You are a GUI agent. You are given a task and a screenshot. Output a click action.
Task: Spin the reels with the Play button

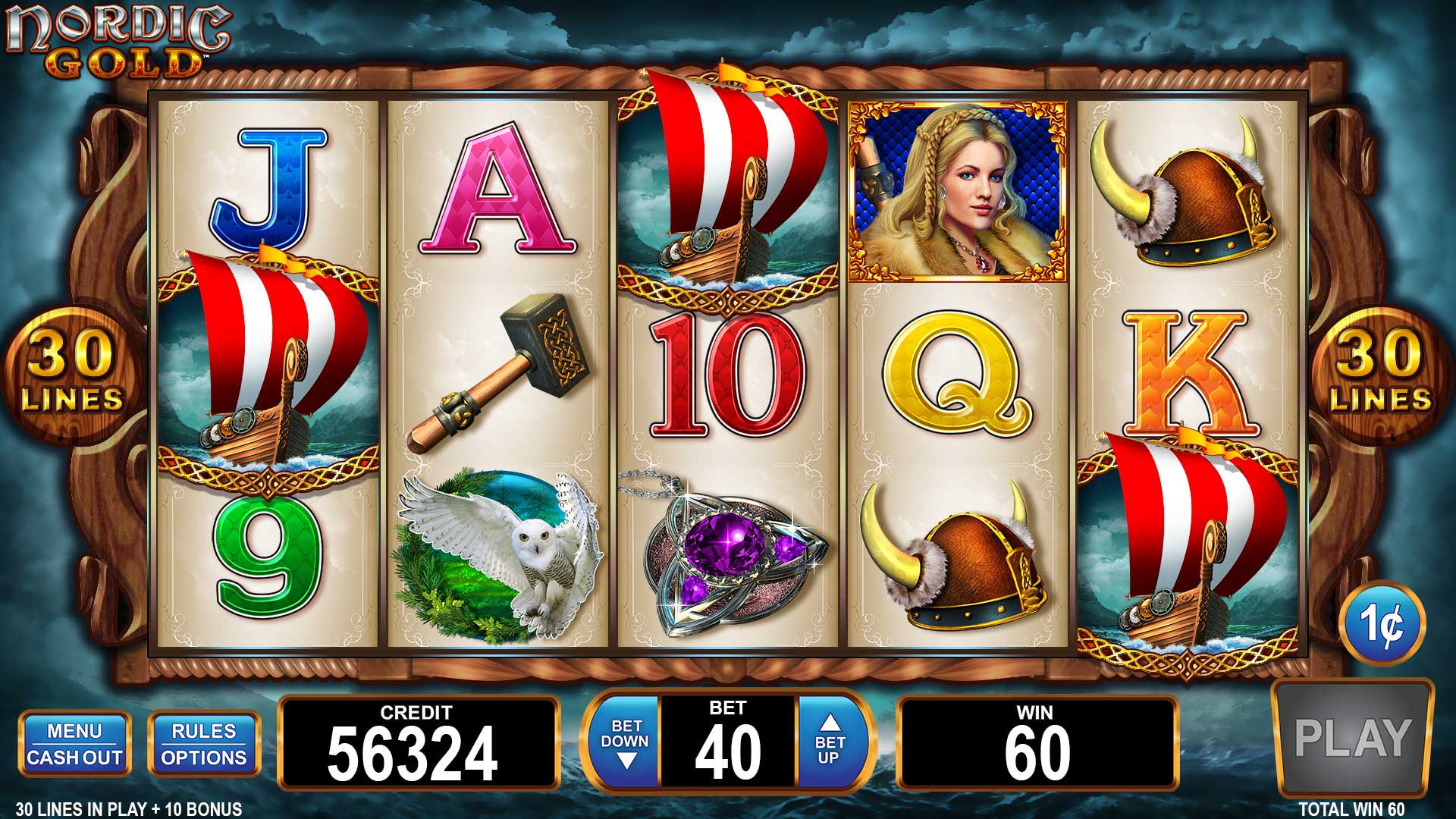1352,739
